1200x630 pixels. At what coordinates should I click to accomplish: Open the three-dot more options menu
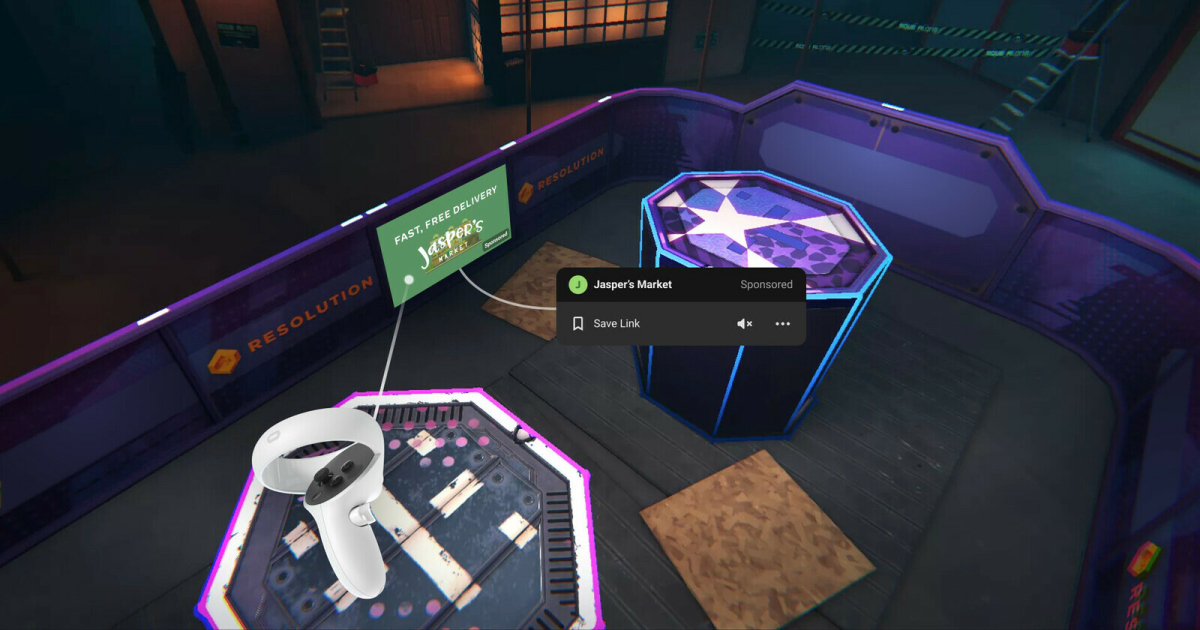(x=782, y=324)
